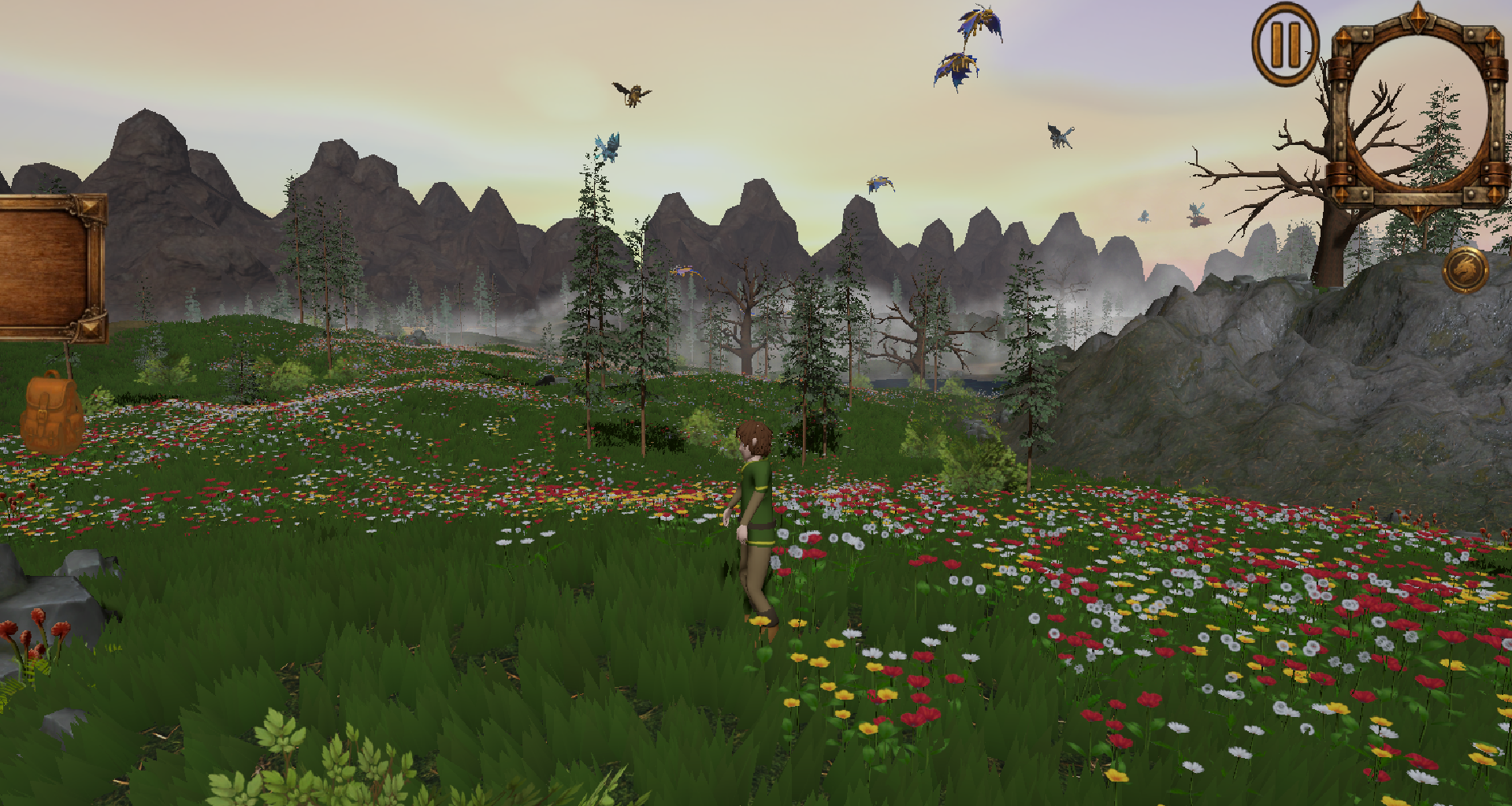
Task: Pause the game with the round pause button
Action: pos(1285,45)
